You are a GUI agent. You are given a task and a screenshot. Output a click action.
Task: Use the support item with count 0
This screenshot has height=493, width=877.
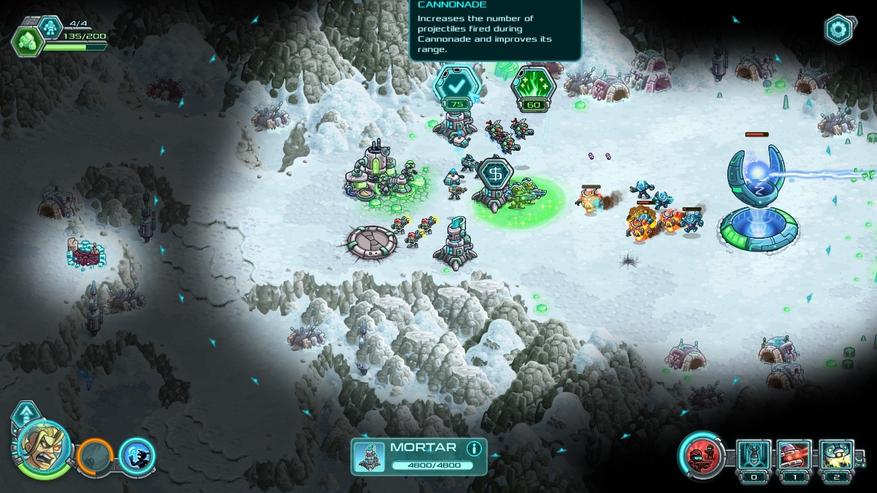pos(754,455)
